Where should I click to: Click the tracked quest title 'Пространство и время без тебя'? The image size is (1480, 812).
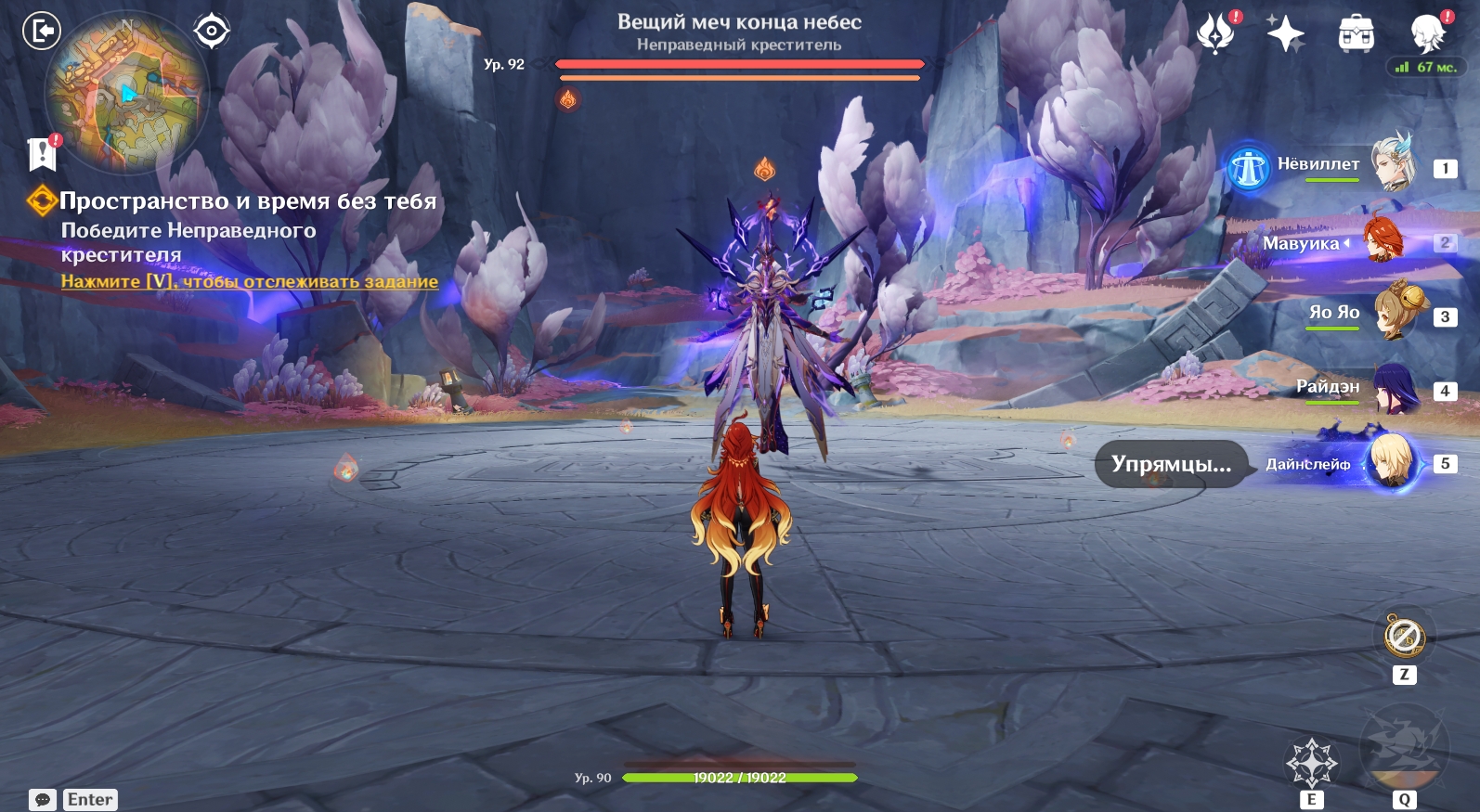pos(247,201)
